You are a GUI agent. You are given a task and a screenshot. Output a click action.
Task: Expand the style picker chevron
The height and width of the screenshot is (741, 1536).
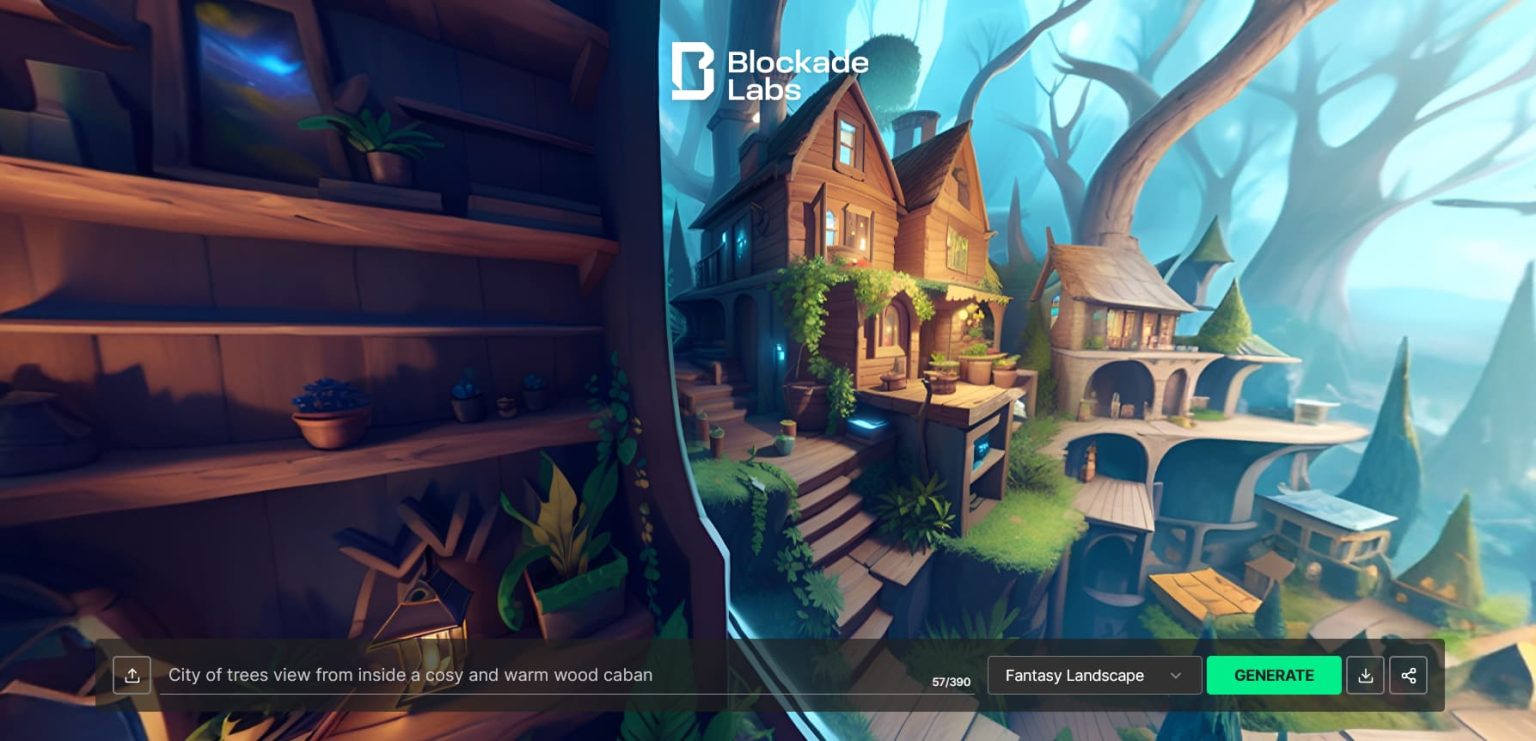click(x=1178, y=675)
